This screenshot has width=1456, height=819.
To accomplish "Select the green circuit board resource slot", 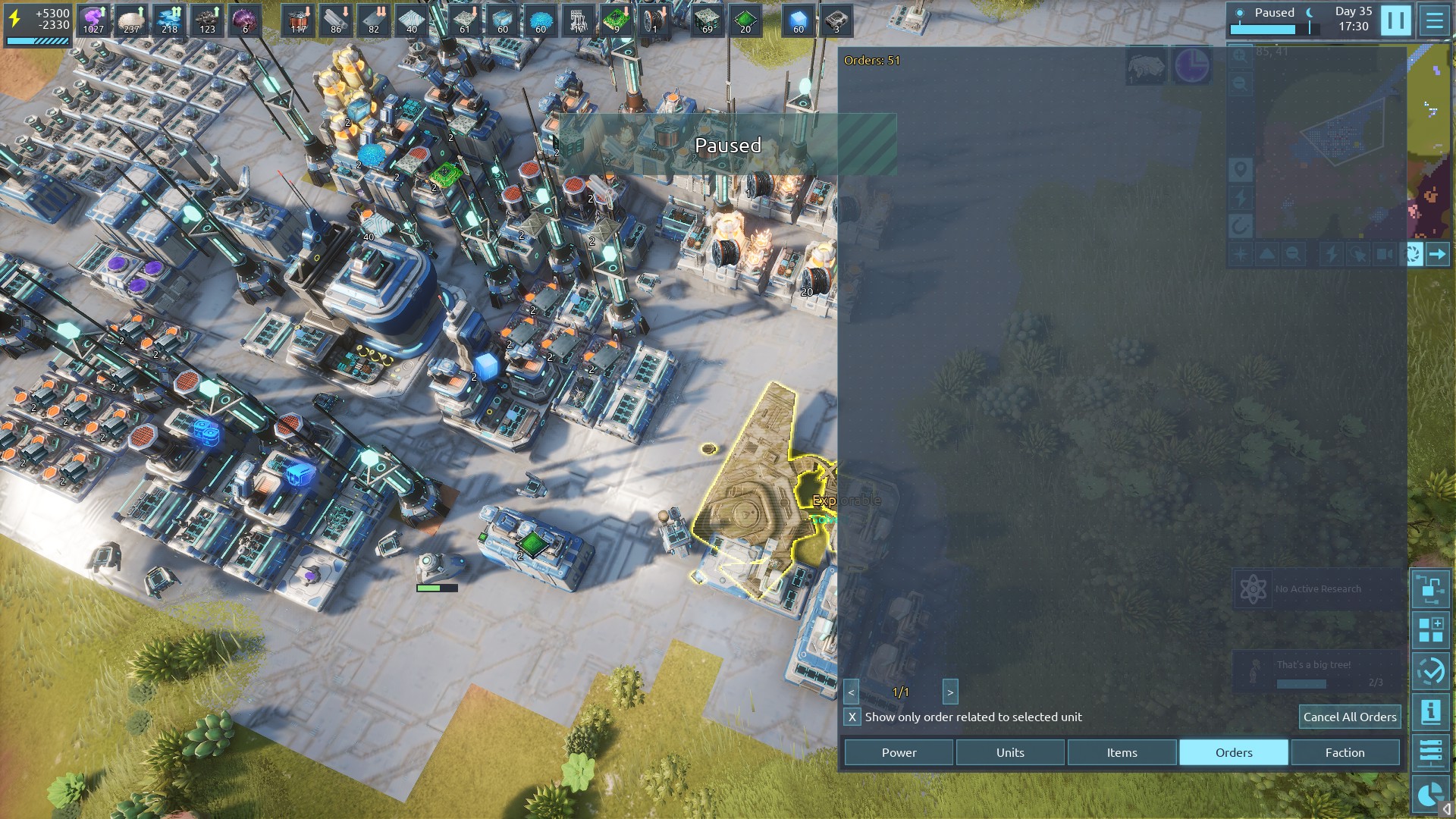I will pyautogui.click(x=616, y=20).
